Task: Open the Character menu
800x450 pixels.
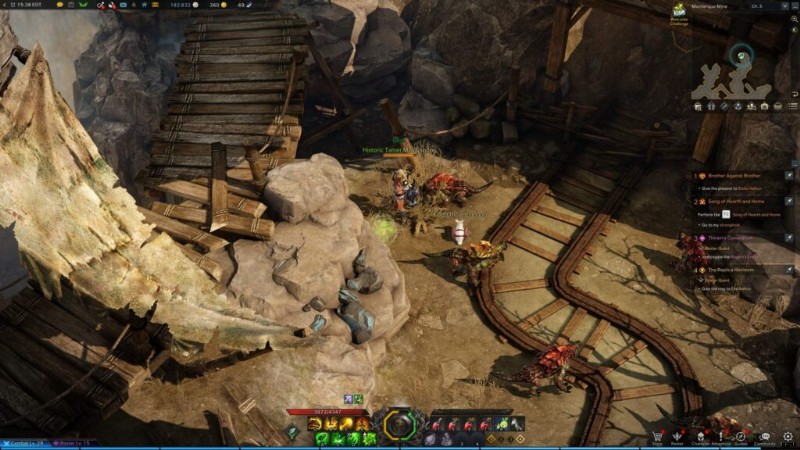Action: click(699, 437)
